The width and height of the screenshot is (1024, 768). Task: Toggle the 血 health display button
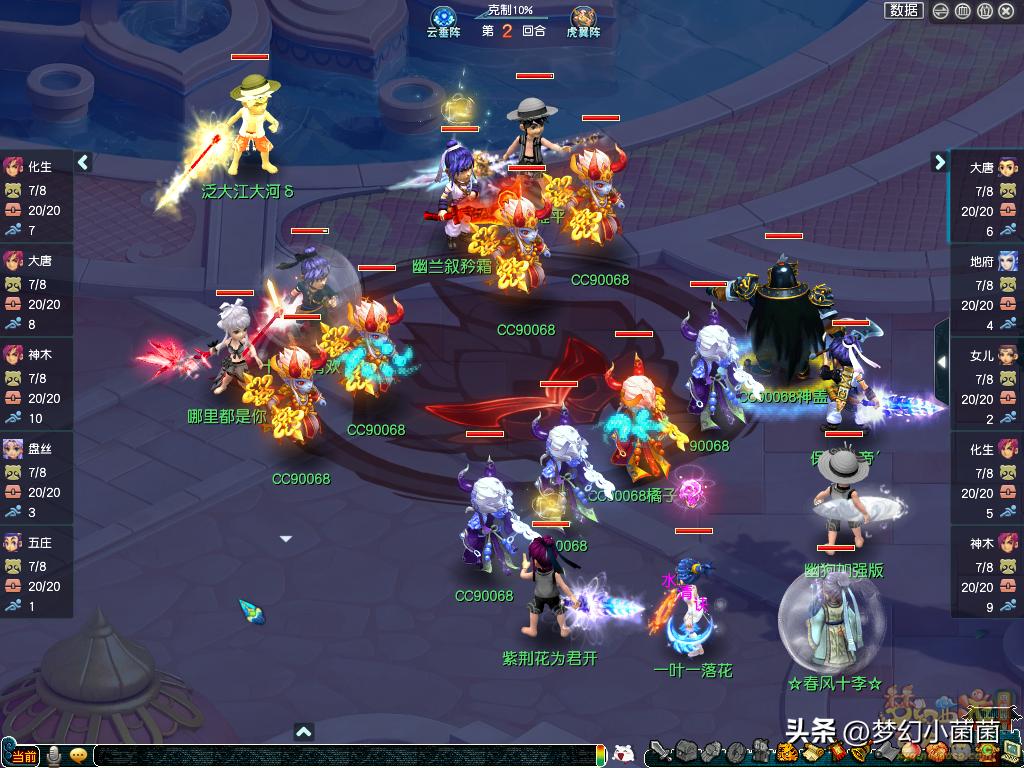[962, 11]
